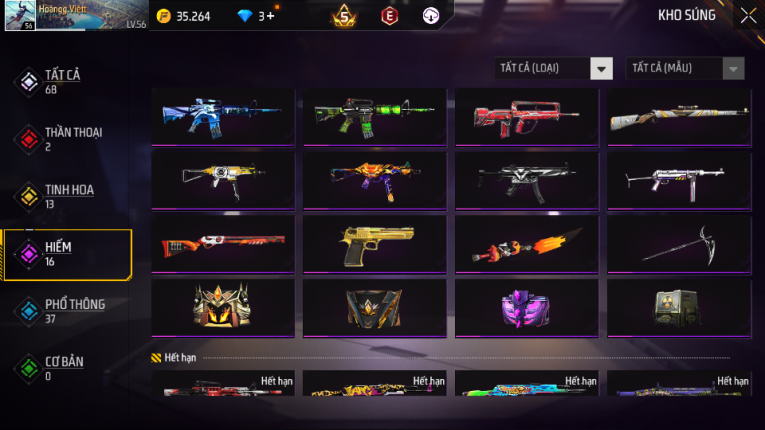Pick the green and black M4 skin
The image size is (765, 430).
click(375, 118)
